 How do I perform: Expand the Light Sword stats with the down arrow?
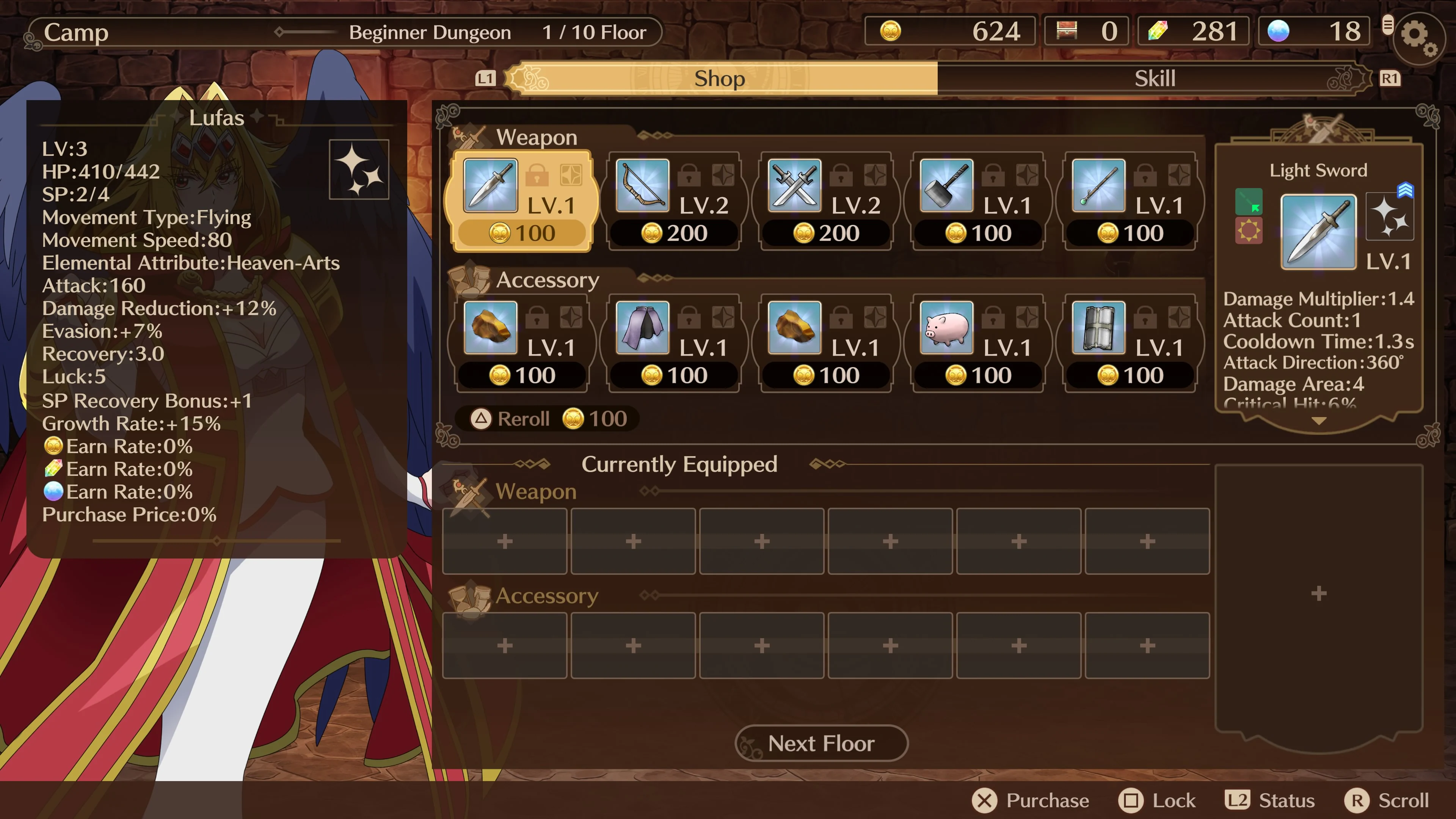[1319, 421]
